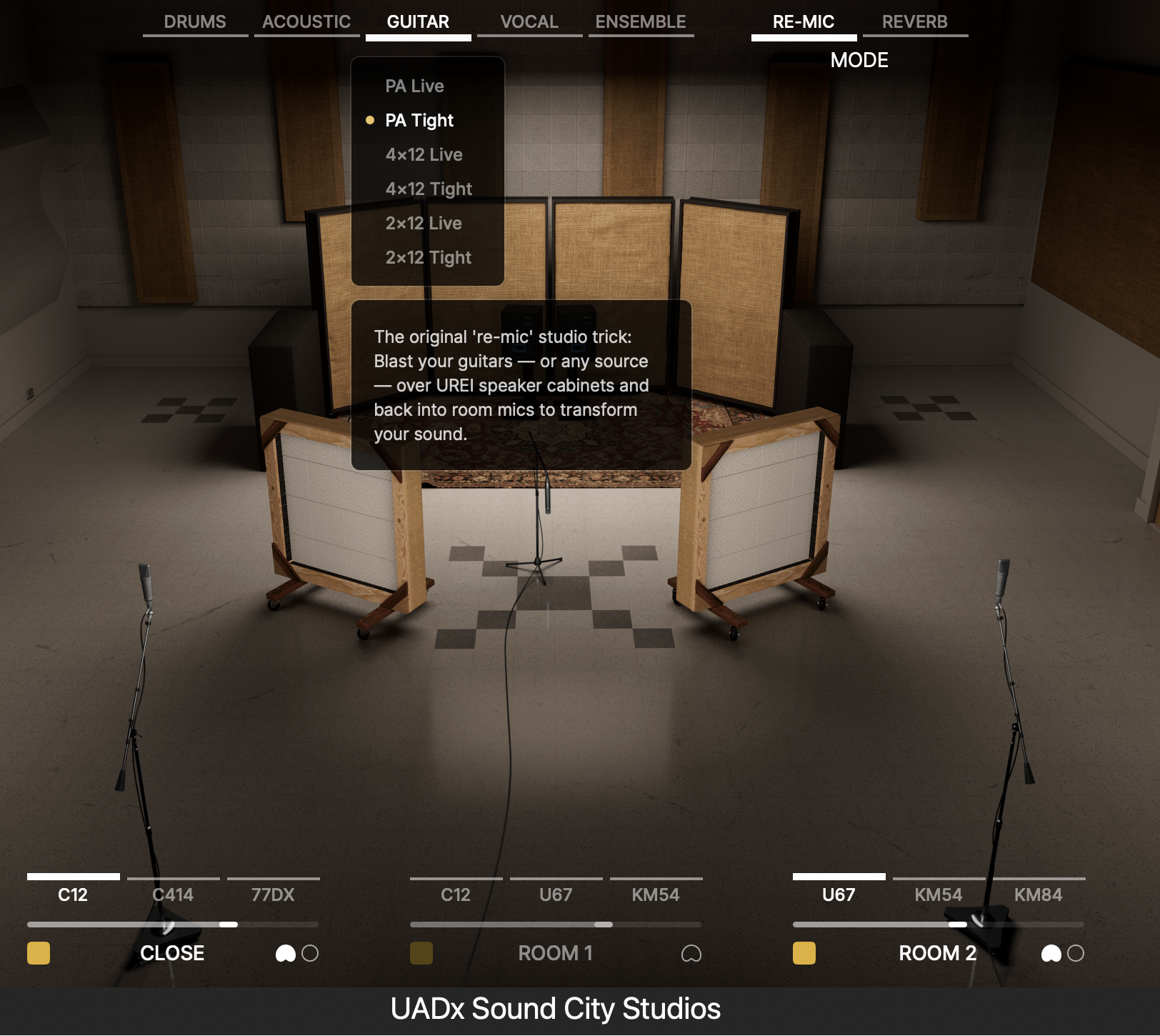The width and height of the screenshot is (1160, 1036).
Task: Select the omni polar pattern for ROOM 2
Action: 1076,953
